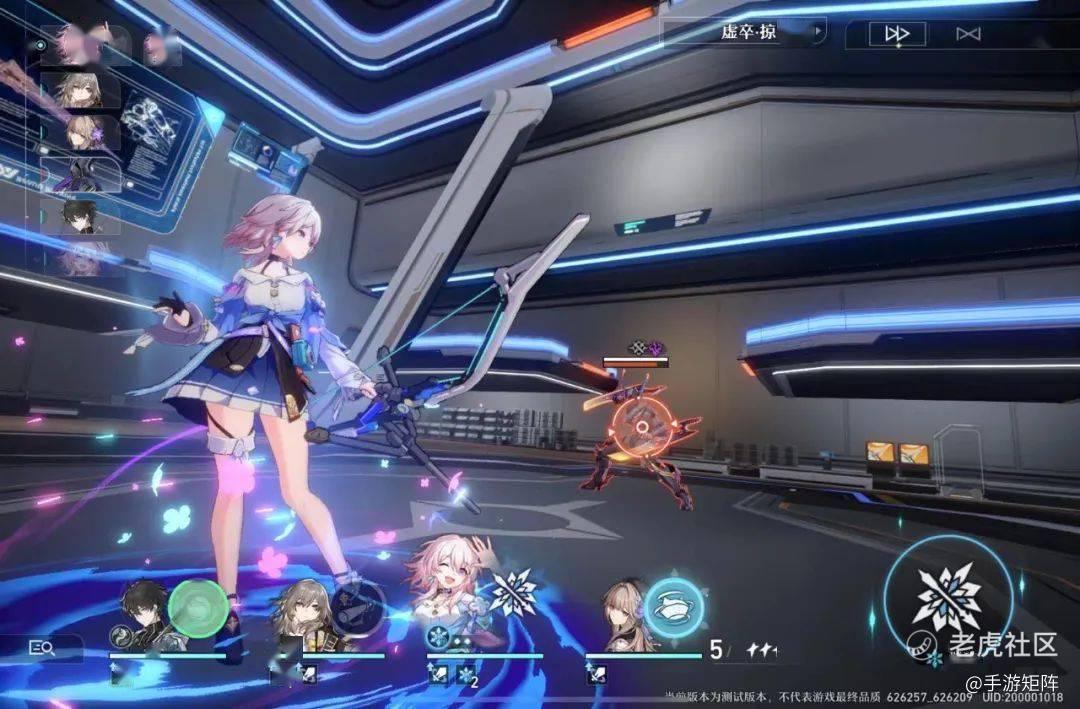Activate the brown-haired Trailblazer's bat ultimate

click(356, 606)
